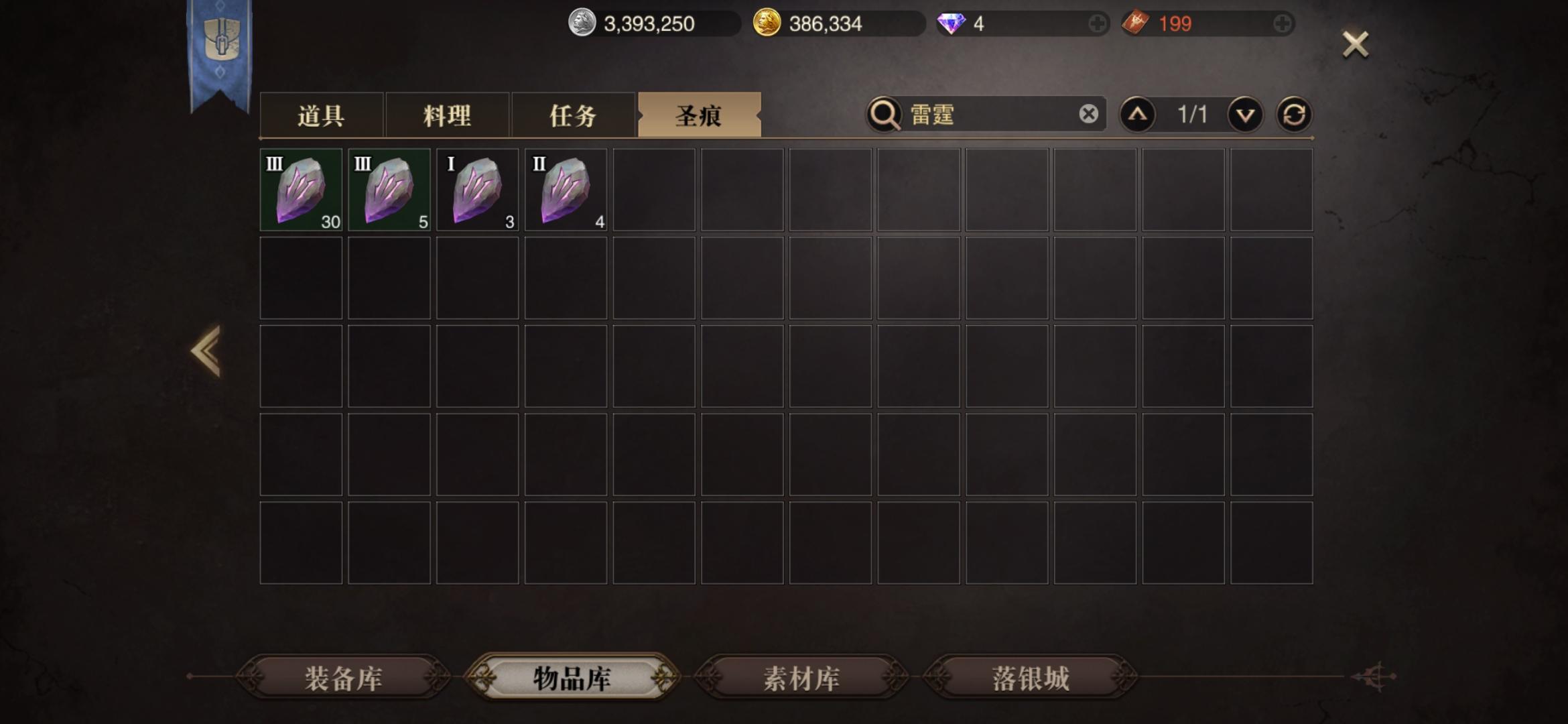The width and height of the screenshot is (1568, 724).
Task: Open the 料理 tab
Action: 448,115
